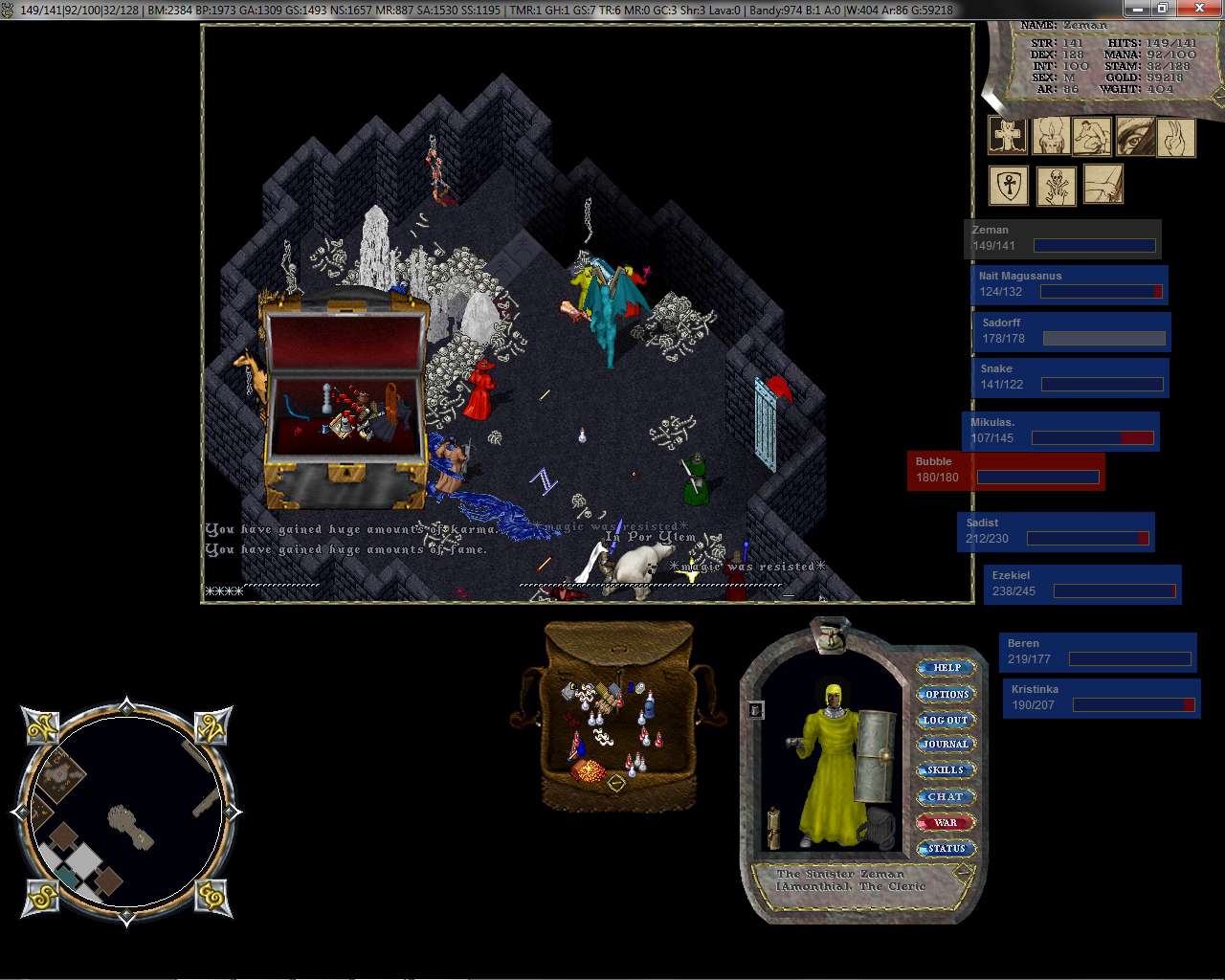Open the Journal
The height and width of the screenshot is (980, 1225).
[x=946, y=745]
